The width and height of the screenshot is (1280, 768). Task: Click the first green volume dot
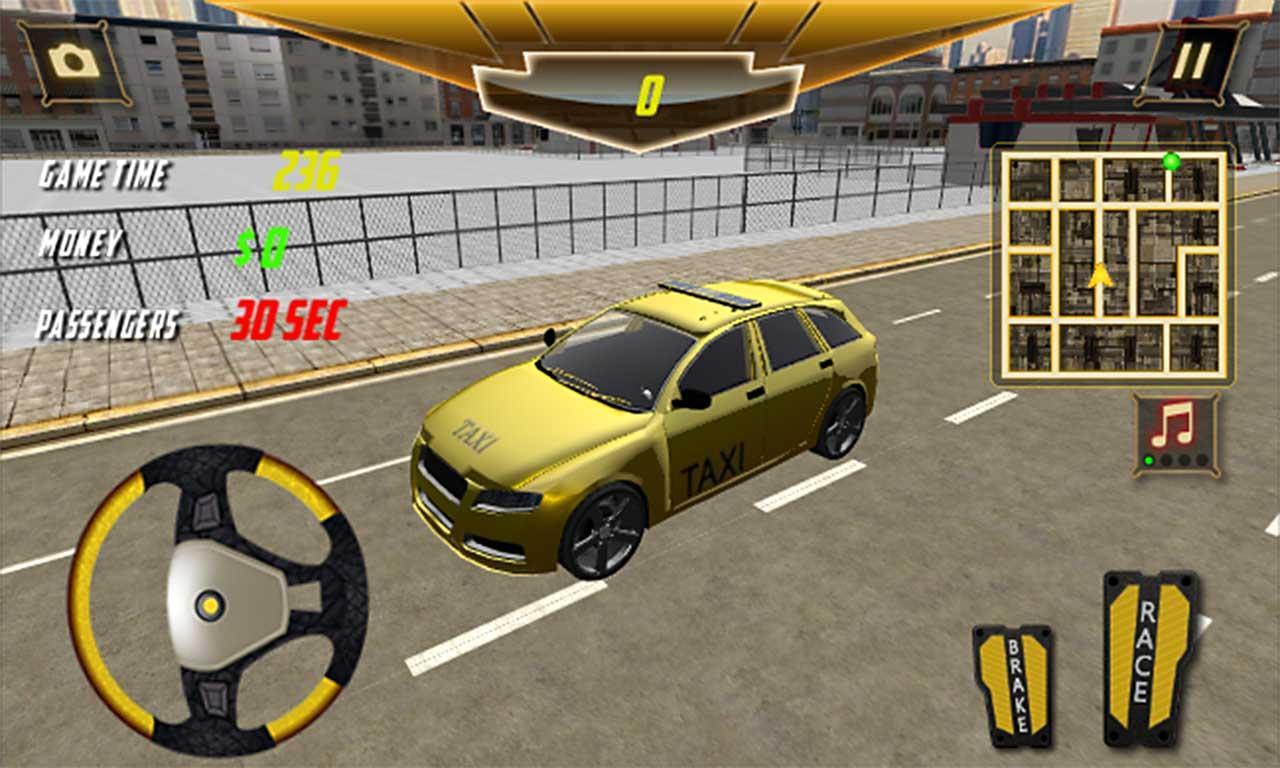[1148, 459]
